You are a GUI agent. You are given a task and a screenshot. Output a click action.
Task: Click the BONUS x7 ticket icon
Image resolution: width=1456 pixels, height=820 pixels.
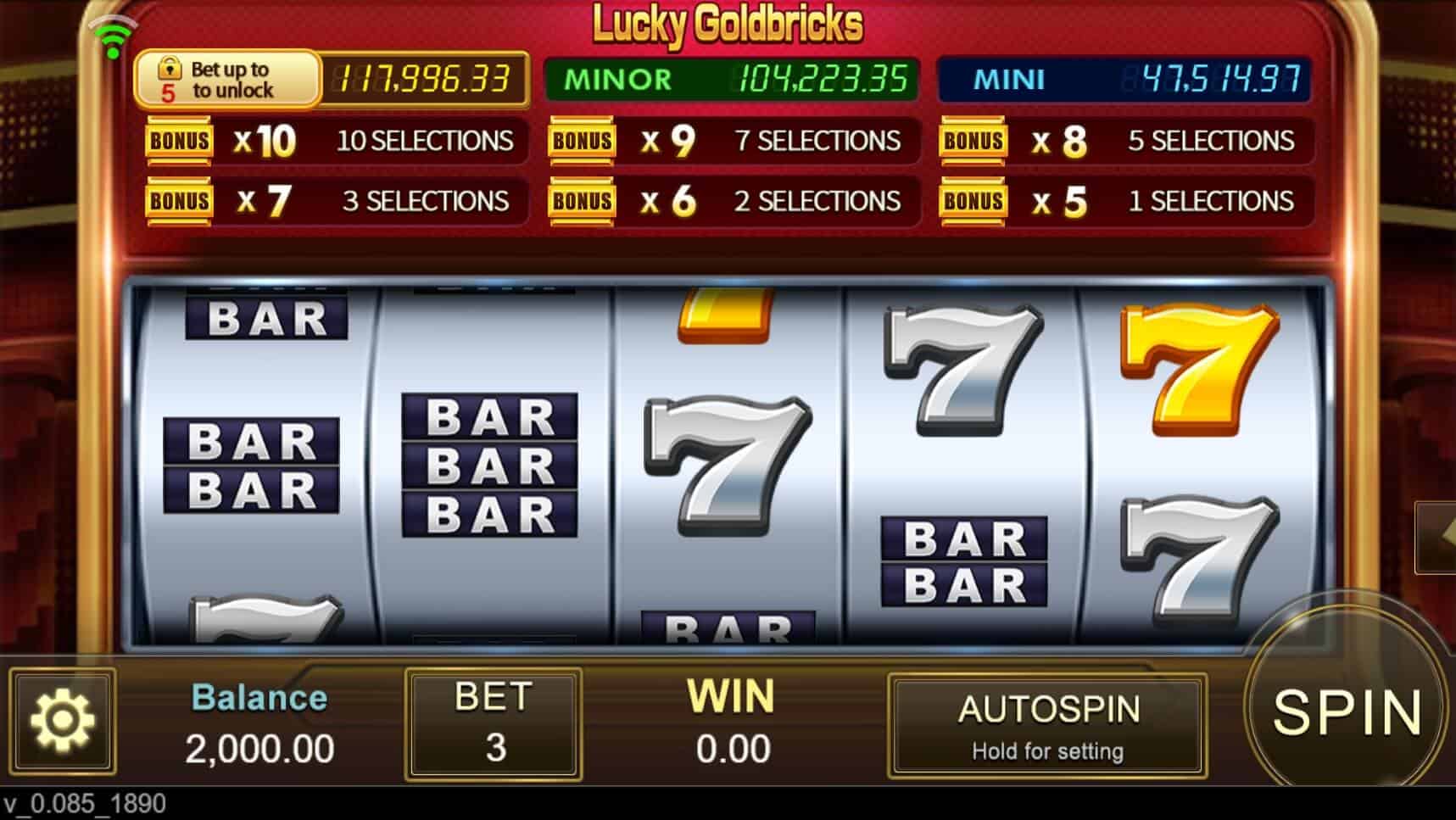coord(178,201)
